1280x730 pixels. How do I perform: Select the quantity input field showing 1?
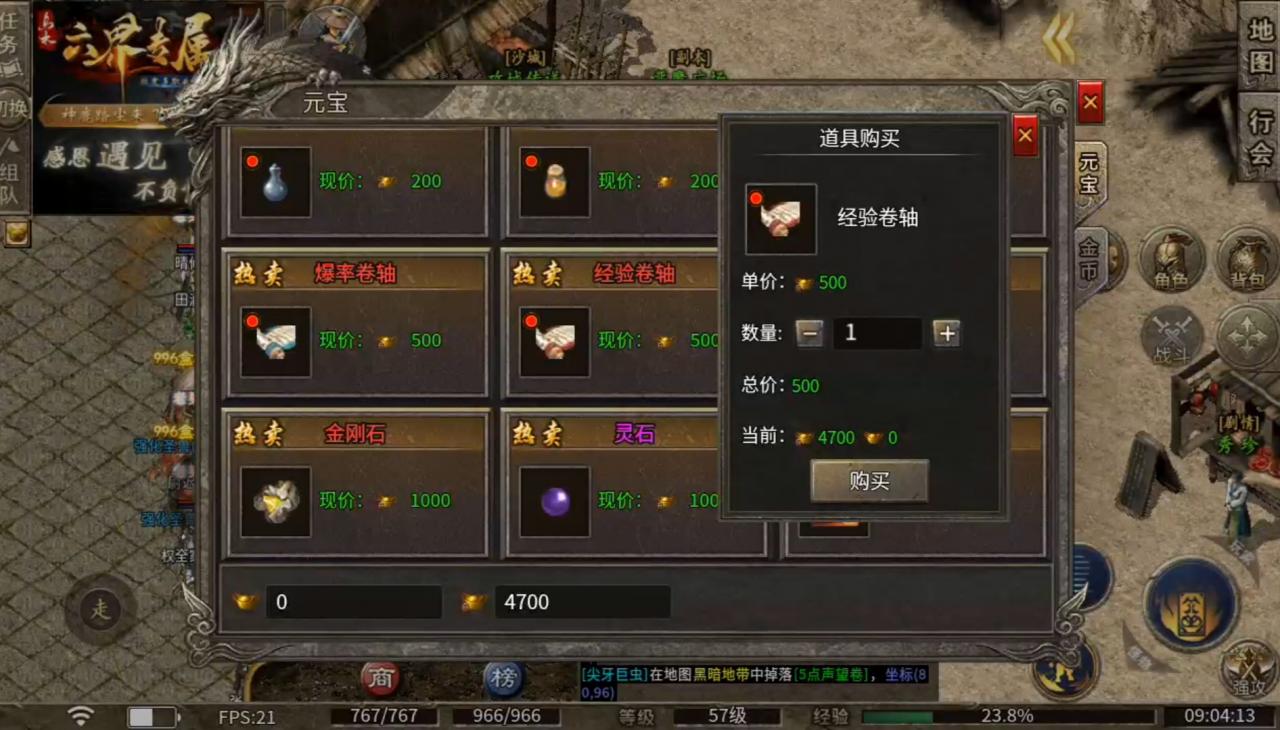click(878, 333)
